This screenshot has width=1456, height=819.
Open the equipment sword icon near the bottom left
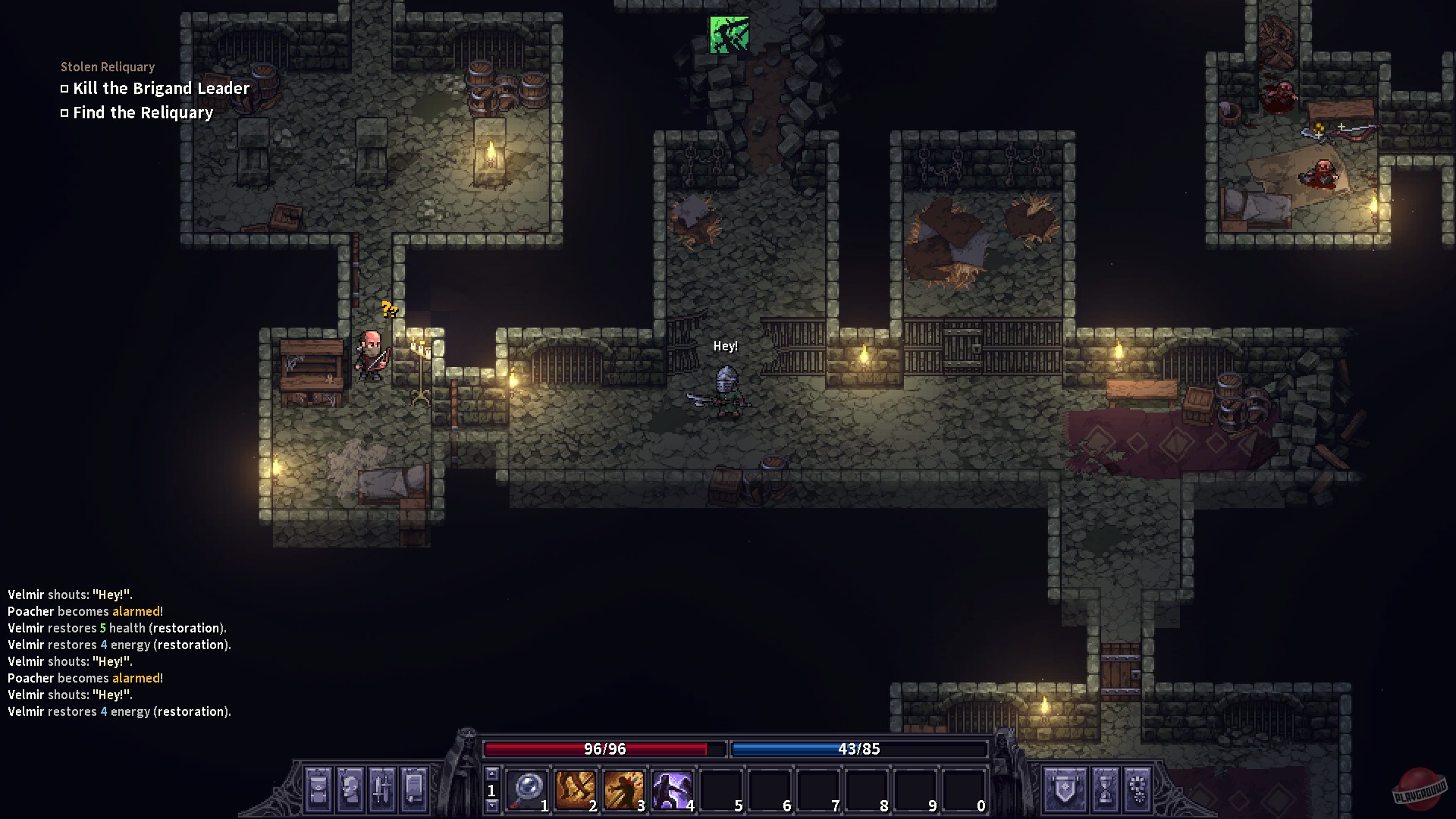pyautogui.click(x=383, y=790)
